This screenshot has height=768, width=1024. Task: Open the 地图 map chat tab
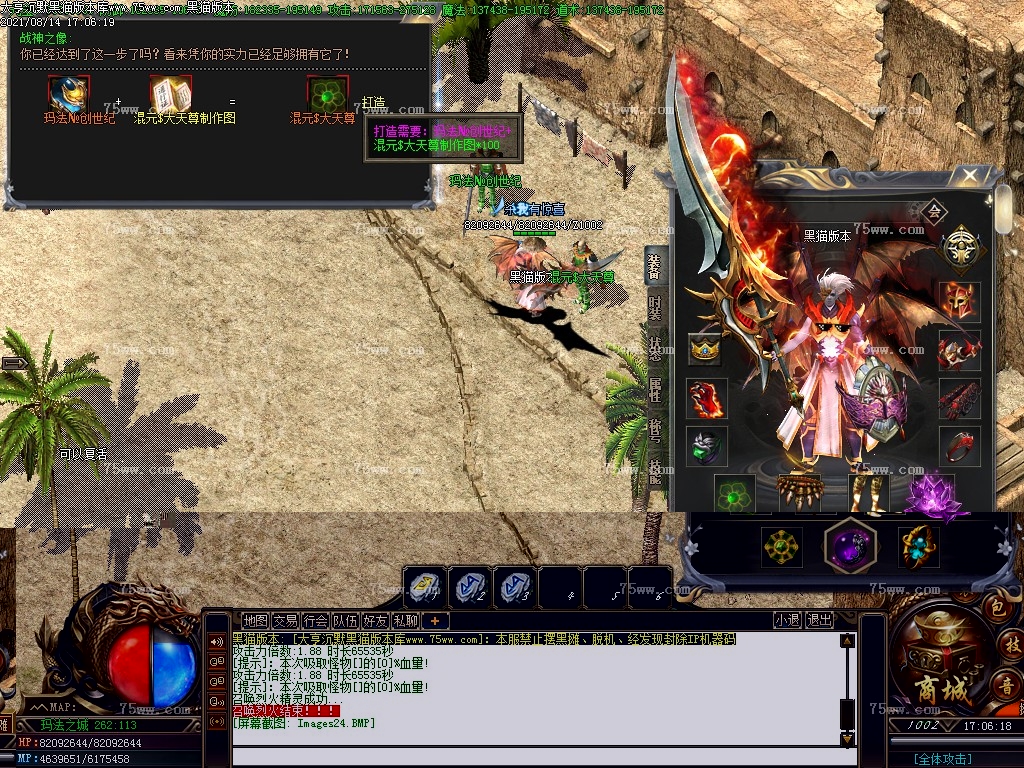(x=255, y=621)
